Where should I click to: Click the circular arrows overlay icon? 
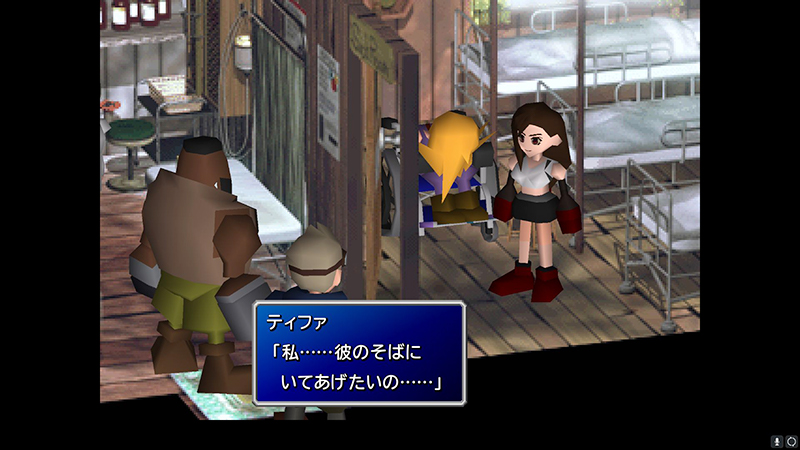791,440
